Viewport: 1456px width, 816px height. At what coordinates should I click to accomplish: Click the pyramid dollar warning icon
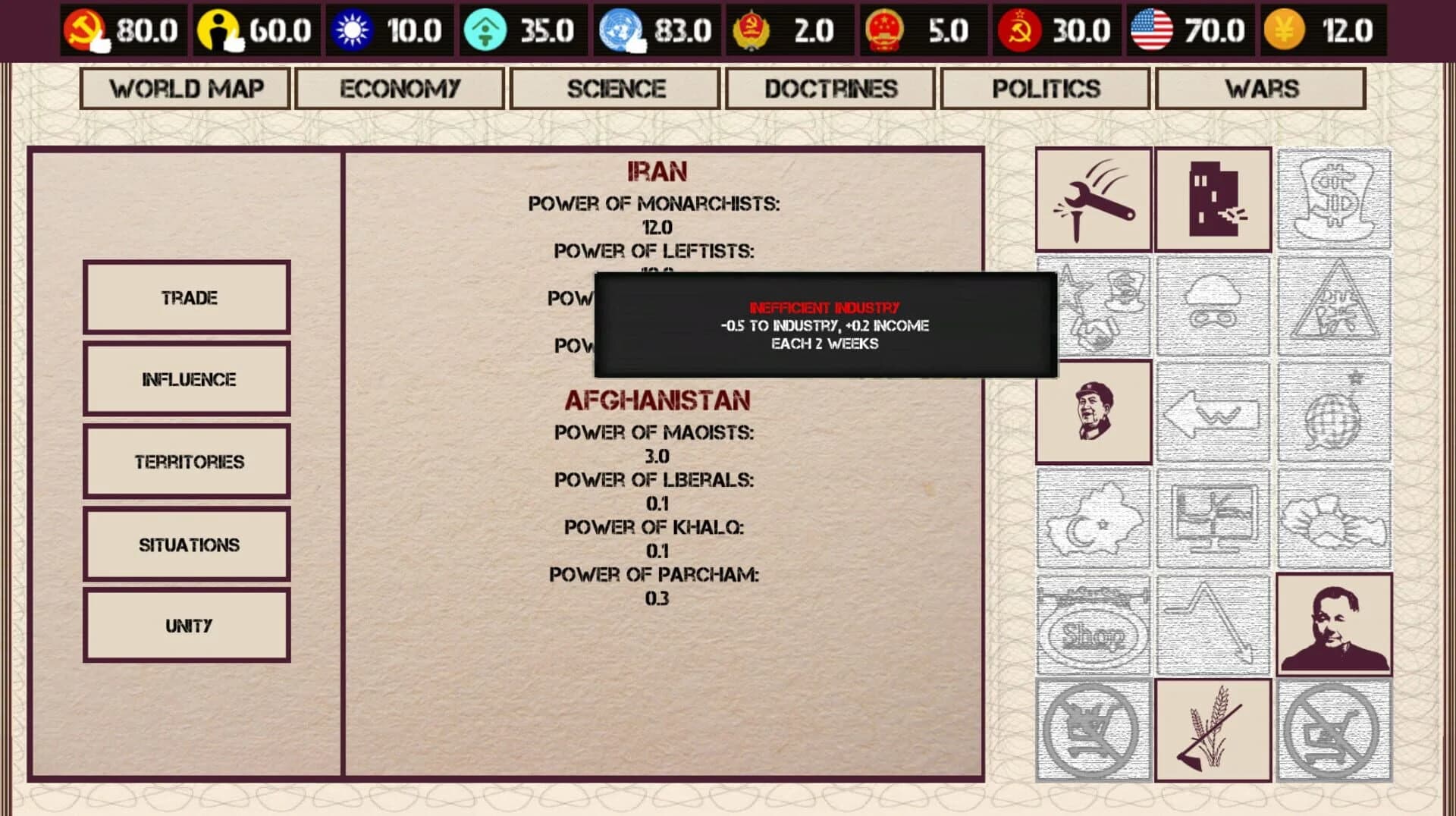[1335, 307]
